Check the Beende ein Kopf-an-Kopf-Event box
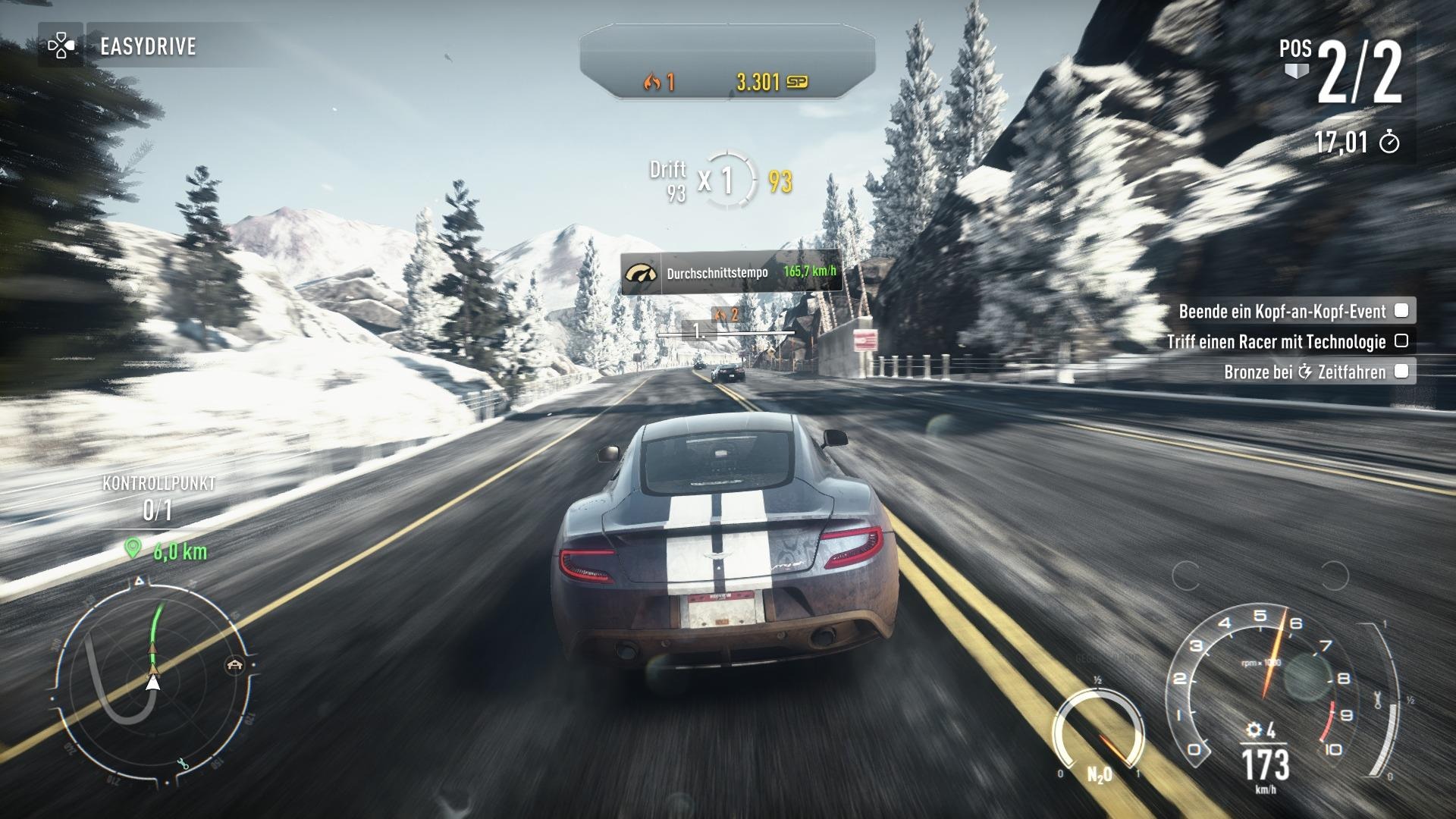Image resolution: width=1456 pixels, height=819 pixels. click(x=1402, y=311)
